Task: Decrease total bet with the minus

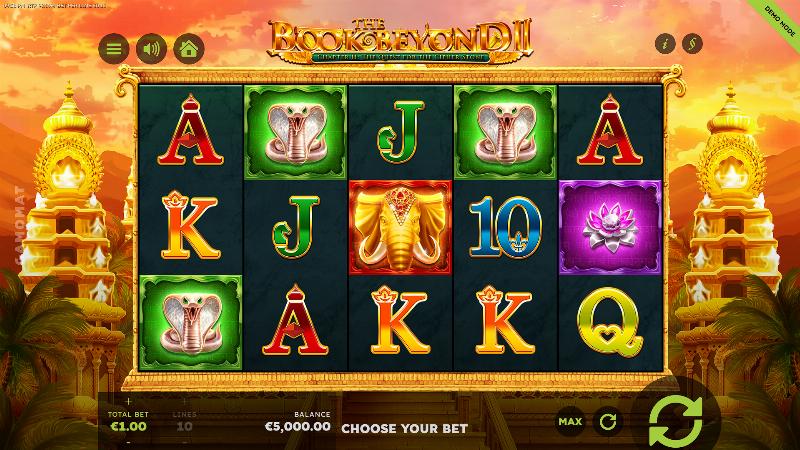Action: point(128,440)
